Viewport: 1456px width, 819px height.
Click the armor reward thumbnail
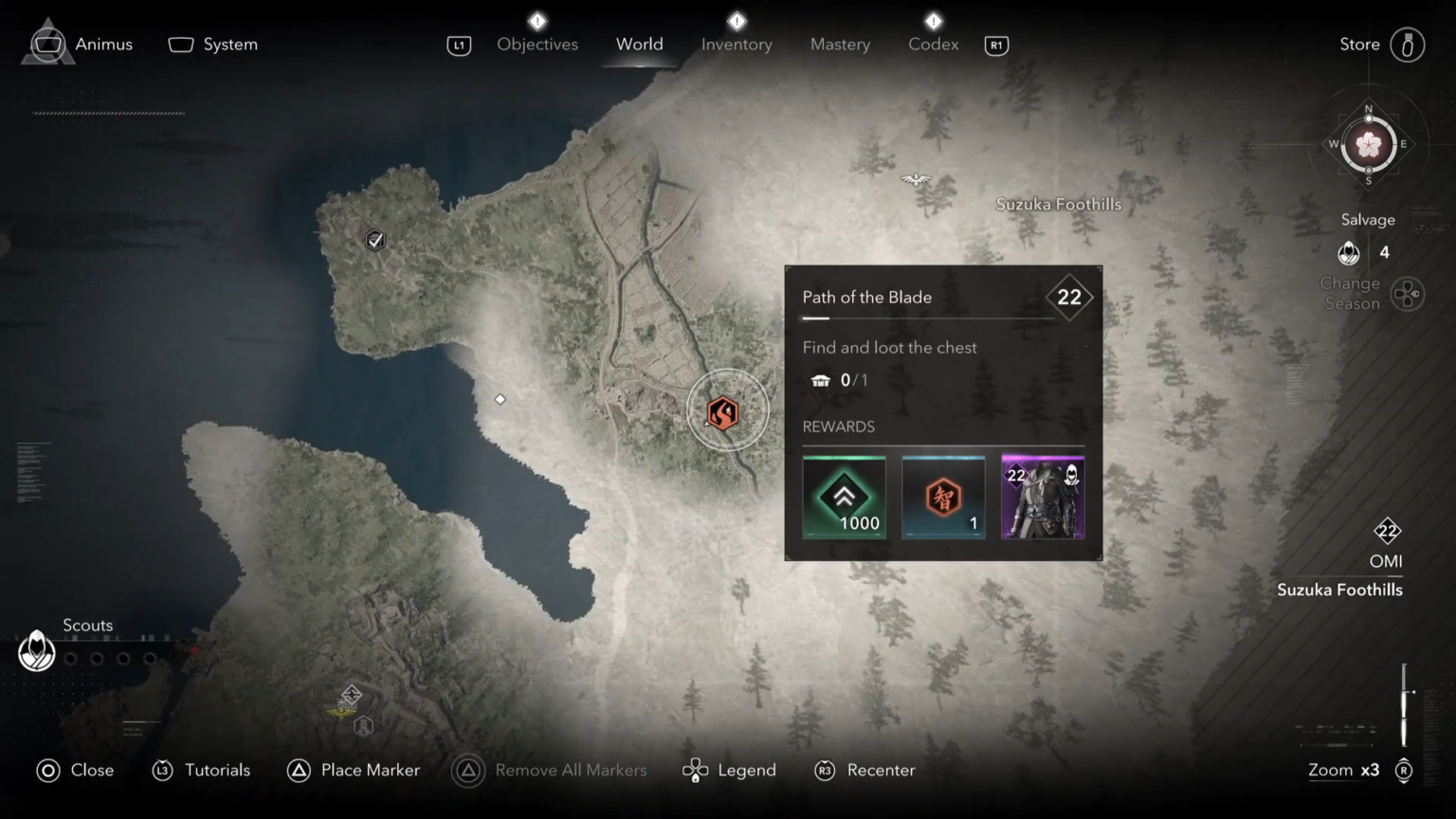point(1043,497)
